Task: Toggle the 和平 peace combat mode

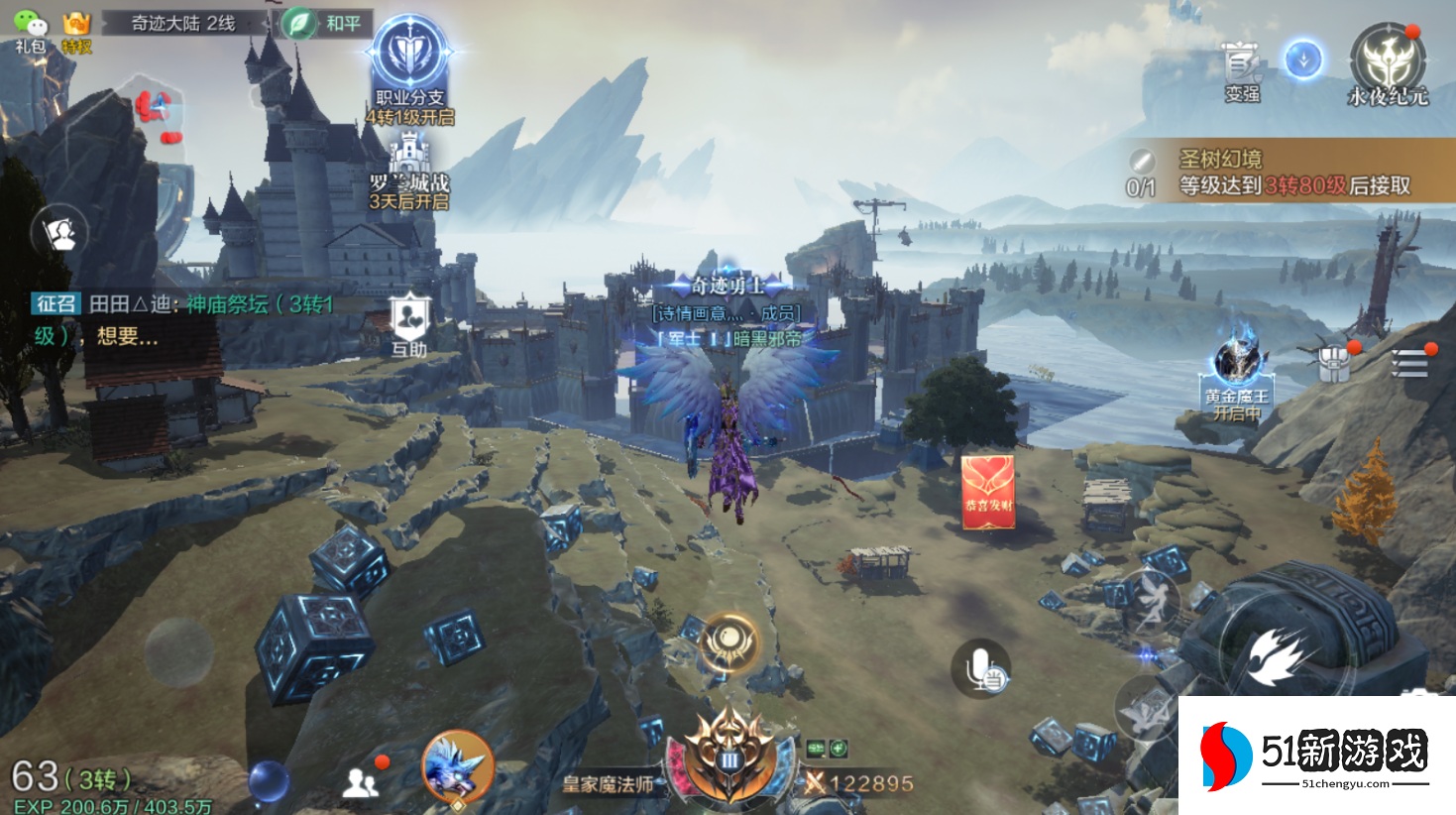Action: 325,23
